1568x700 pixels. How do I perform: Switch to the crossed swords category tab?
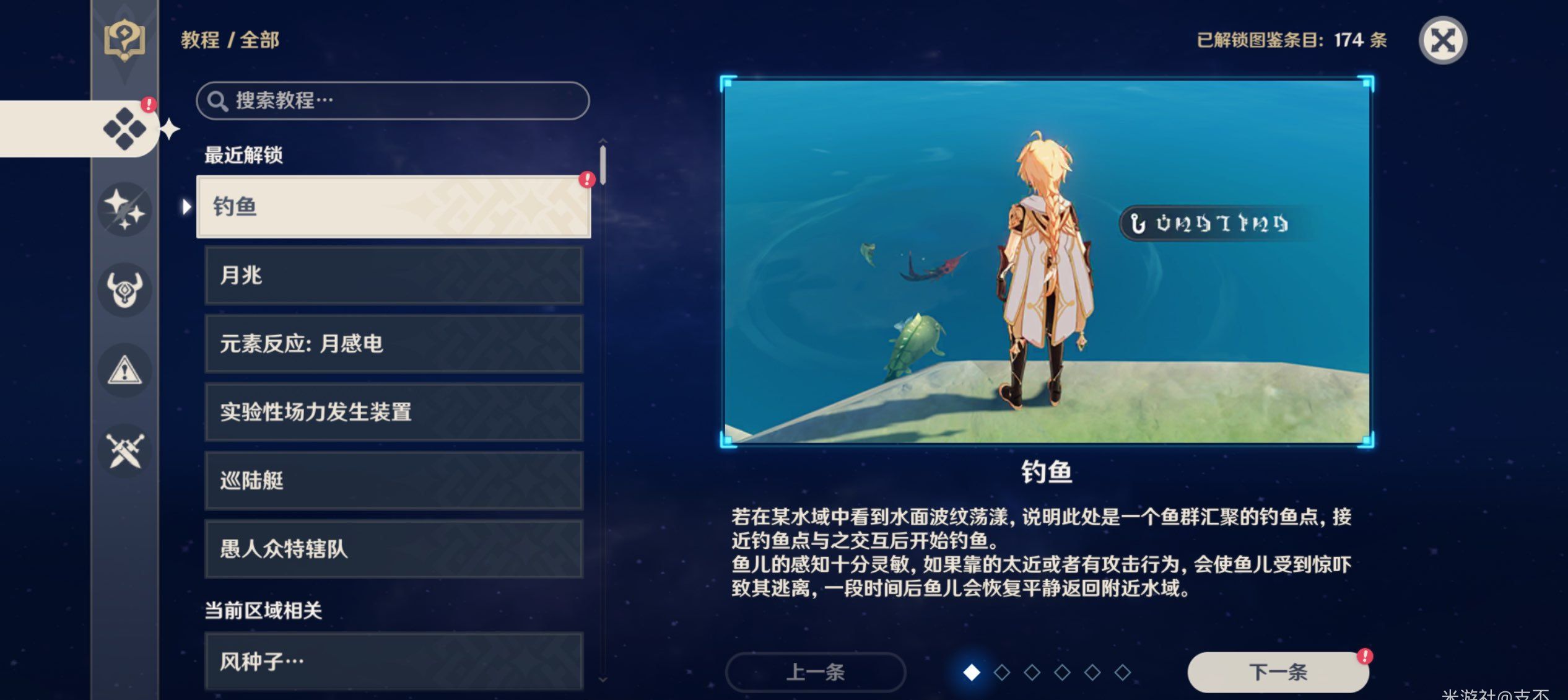coord(124,450)
